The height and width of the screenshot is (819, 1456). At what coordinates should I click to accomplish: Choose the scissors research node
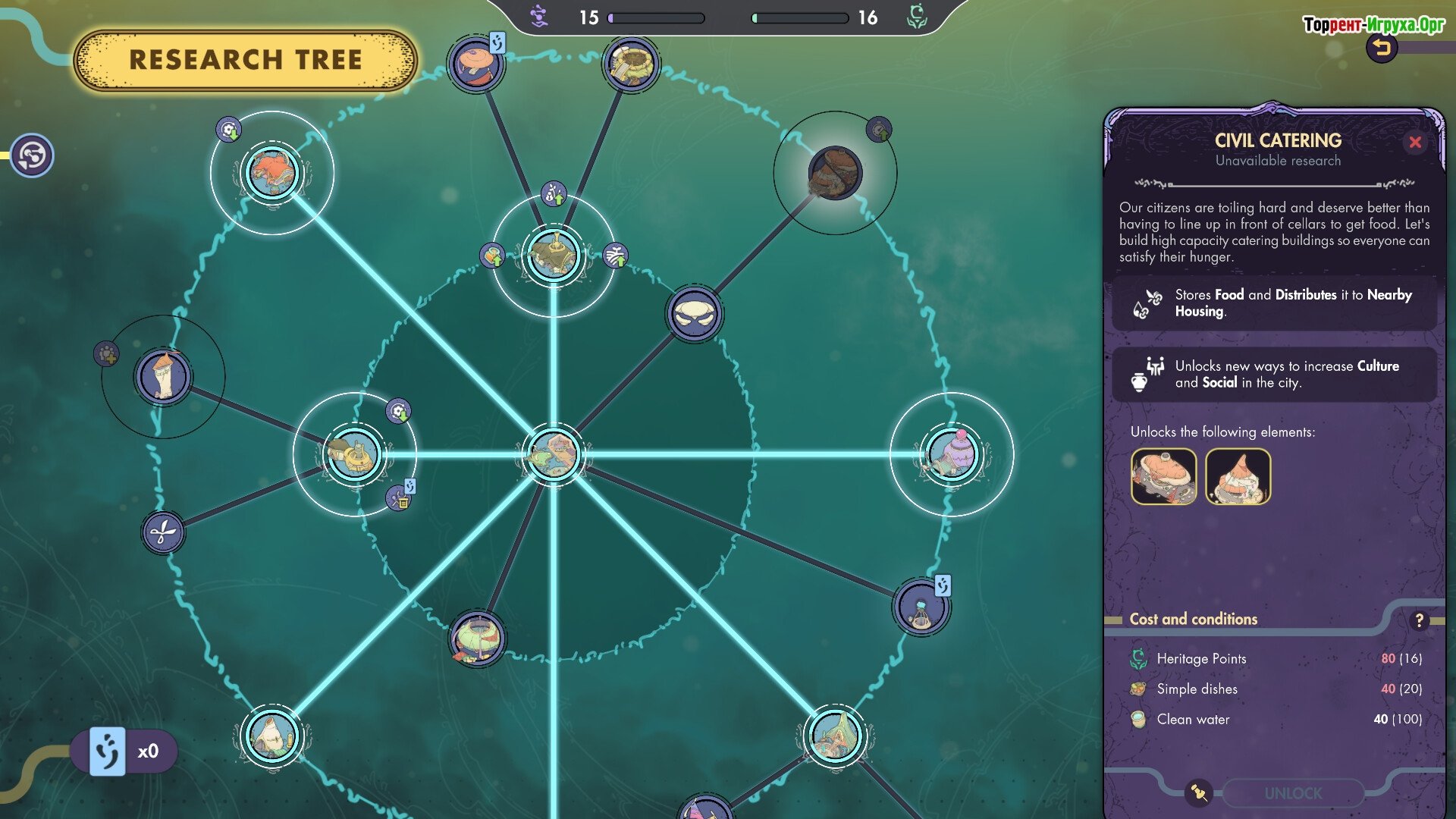[162, 532]
